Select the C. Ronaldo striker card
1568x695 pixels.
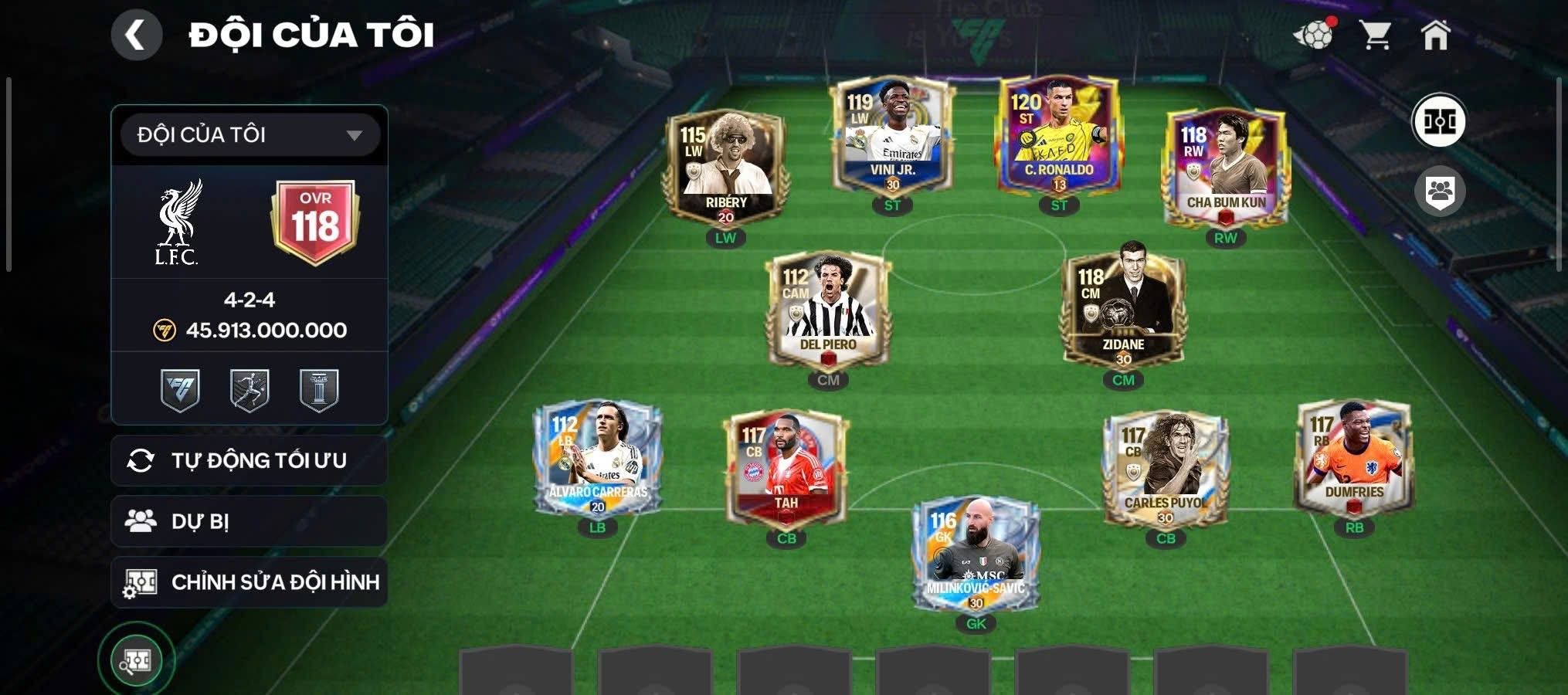point(1058,137)
